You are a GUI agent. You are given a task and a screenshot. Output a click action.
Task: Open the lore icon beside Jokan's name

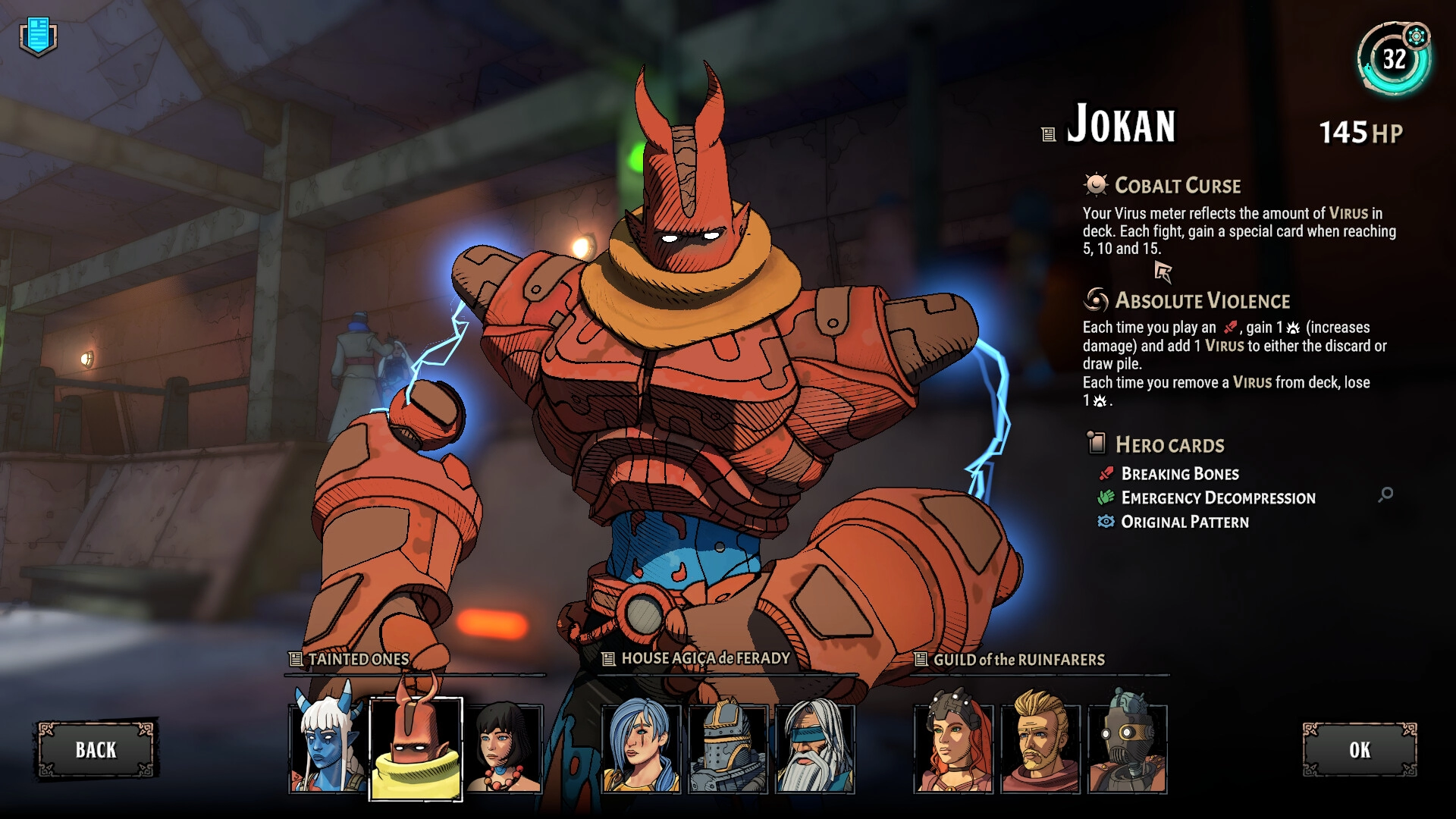(x=1049, y=135)
